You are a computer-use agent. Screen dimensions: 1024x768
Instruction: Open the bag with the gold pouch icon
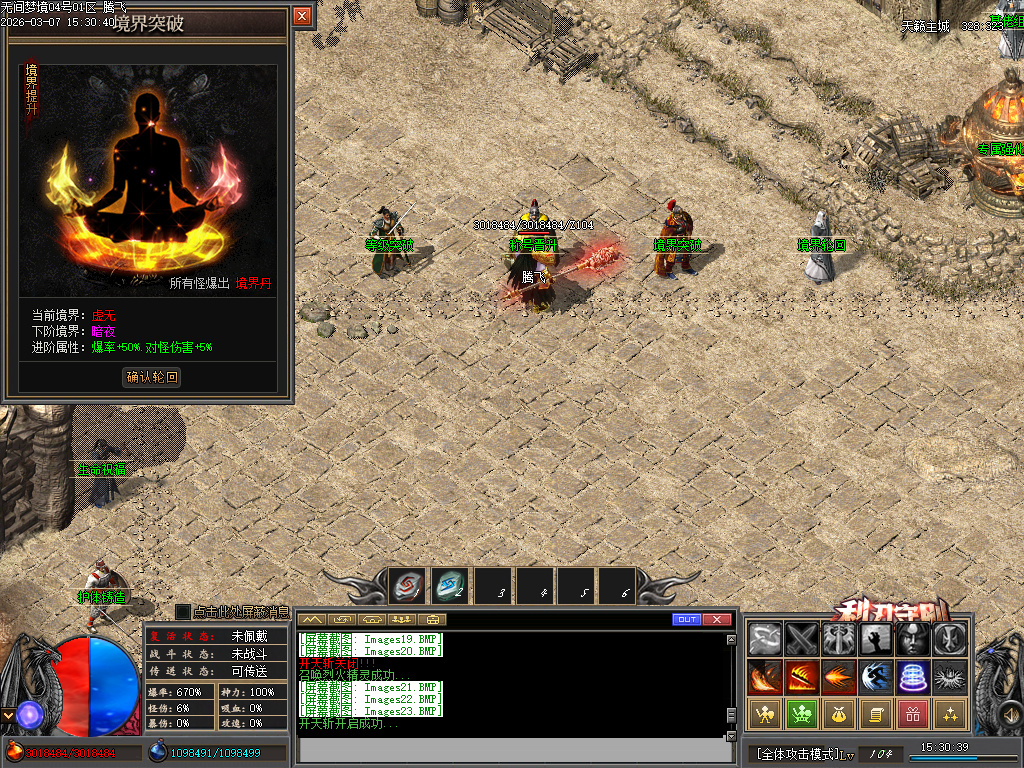point(838,714)
